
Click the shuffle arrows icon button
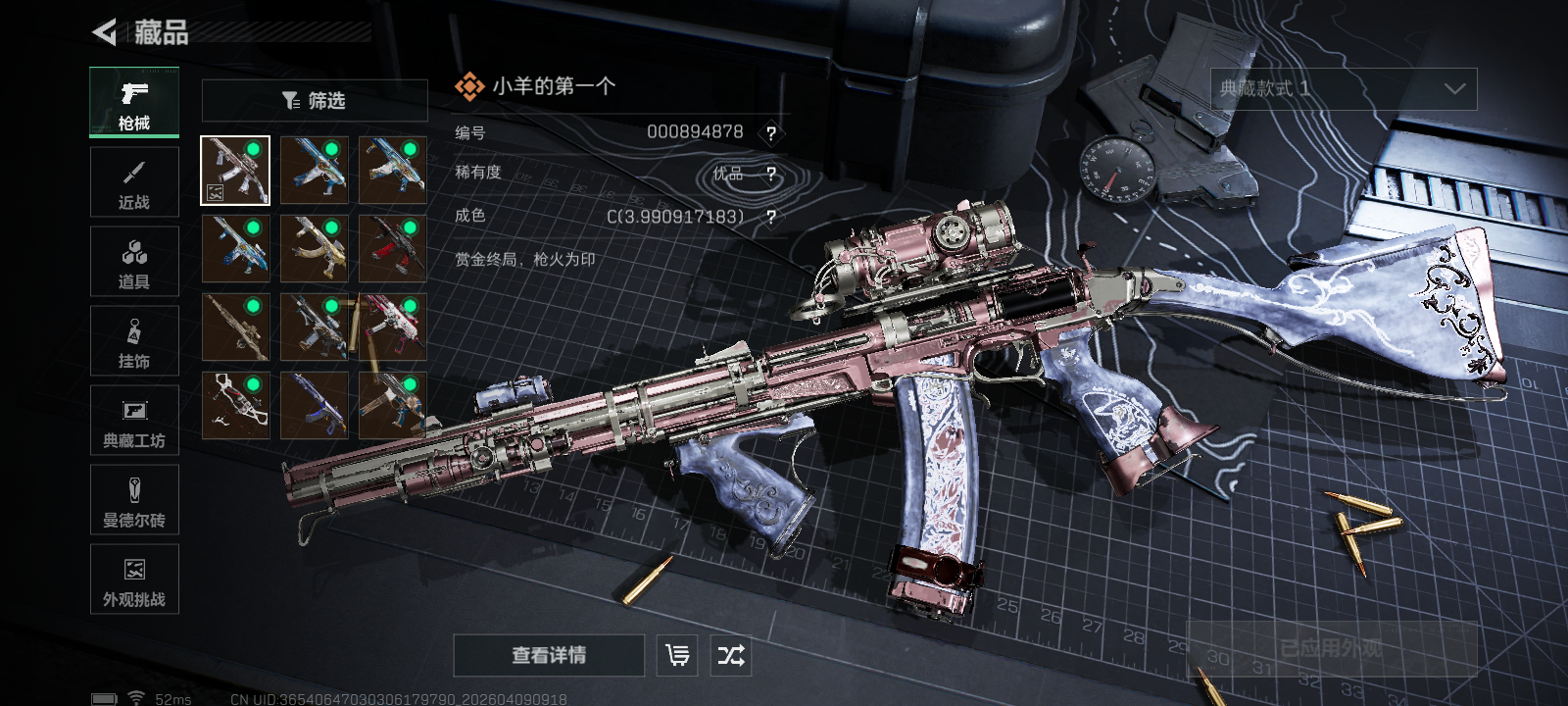(731, 655)
